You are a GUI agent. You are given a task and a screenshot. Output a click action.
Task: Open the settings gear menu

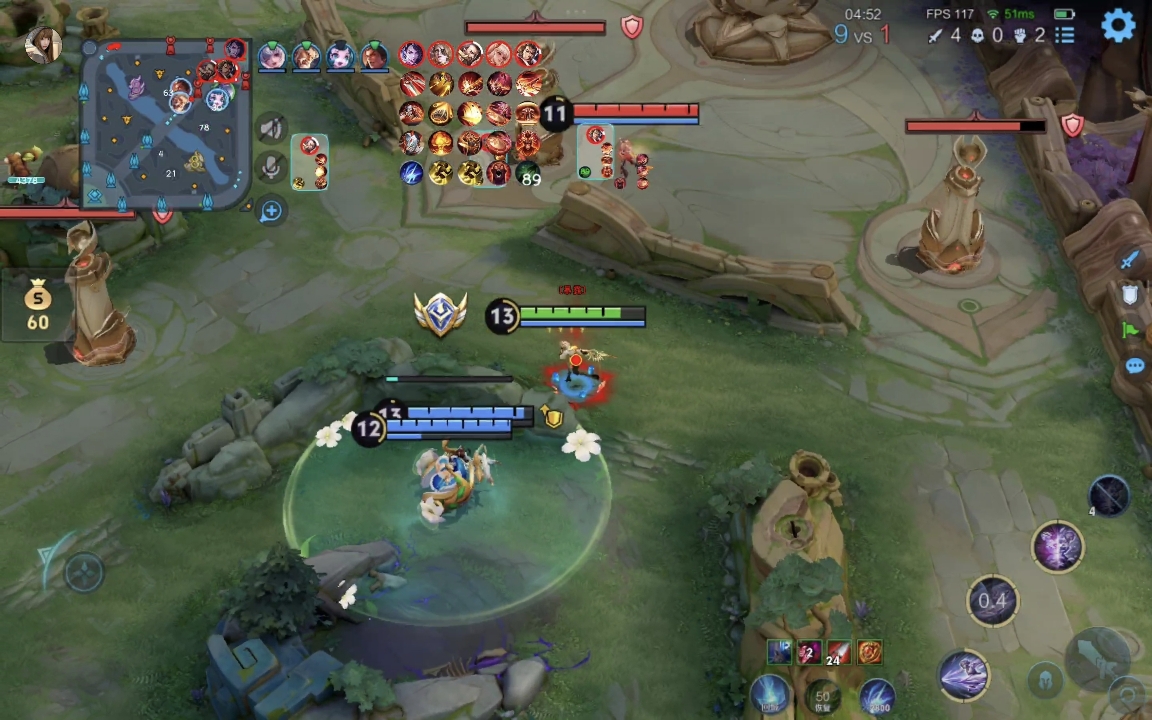(1118, 25)
